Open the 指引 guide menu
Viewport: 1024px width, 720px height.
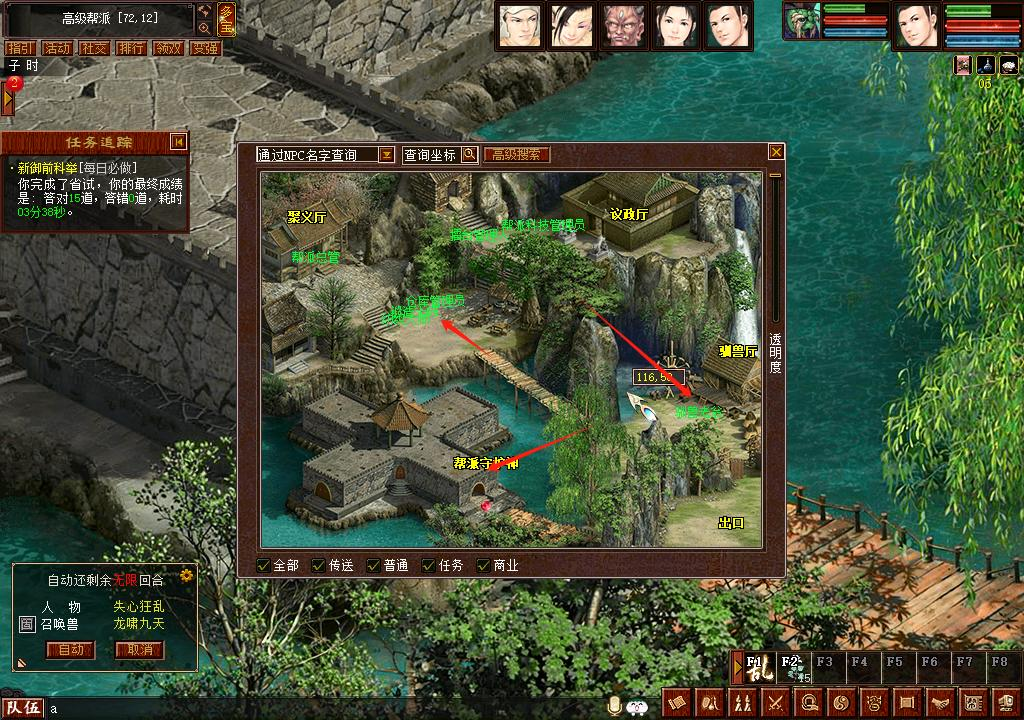point(19,48)
